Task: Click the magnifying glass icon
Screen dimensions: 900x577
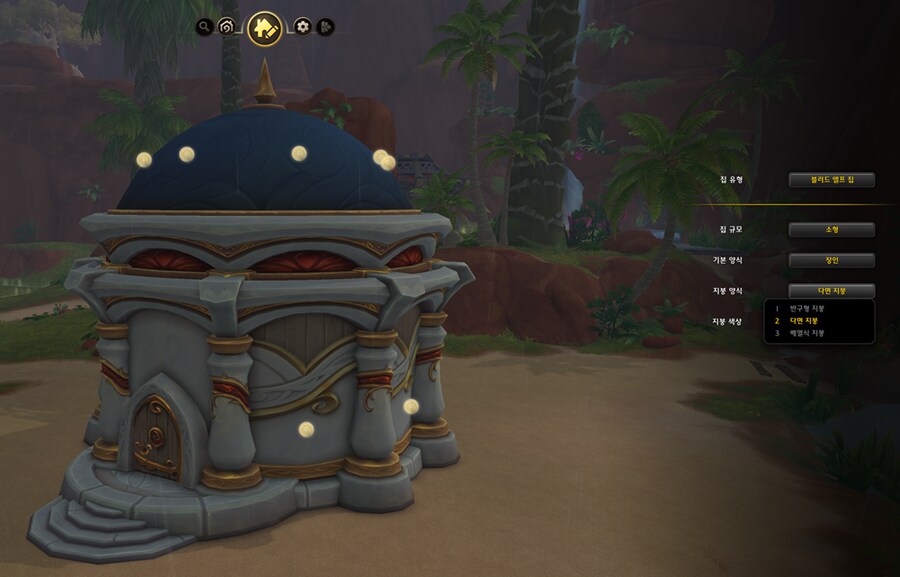Action: pos(204,27)
